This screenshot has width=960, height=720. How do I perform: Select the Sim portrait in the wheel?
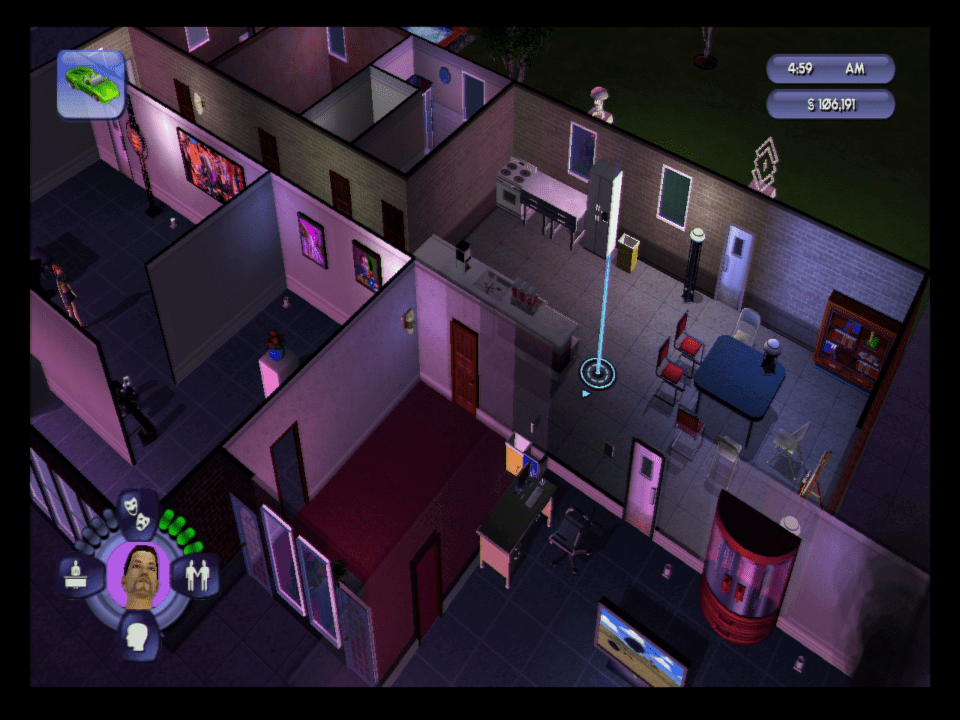point(138,574)
